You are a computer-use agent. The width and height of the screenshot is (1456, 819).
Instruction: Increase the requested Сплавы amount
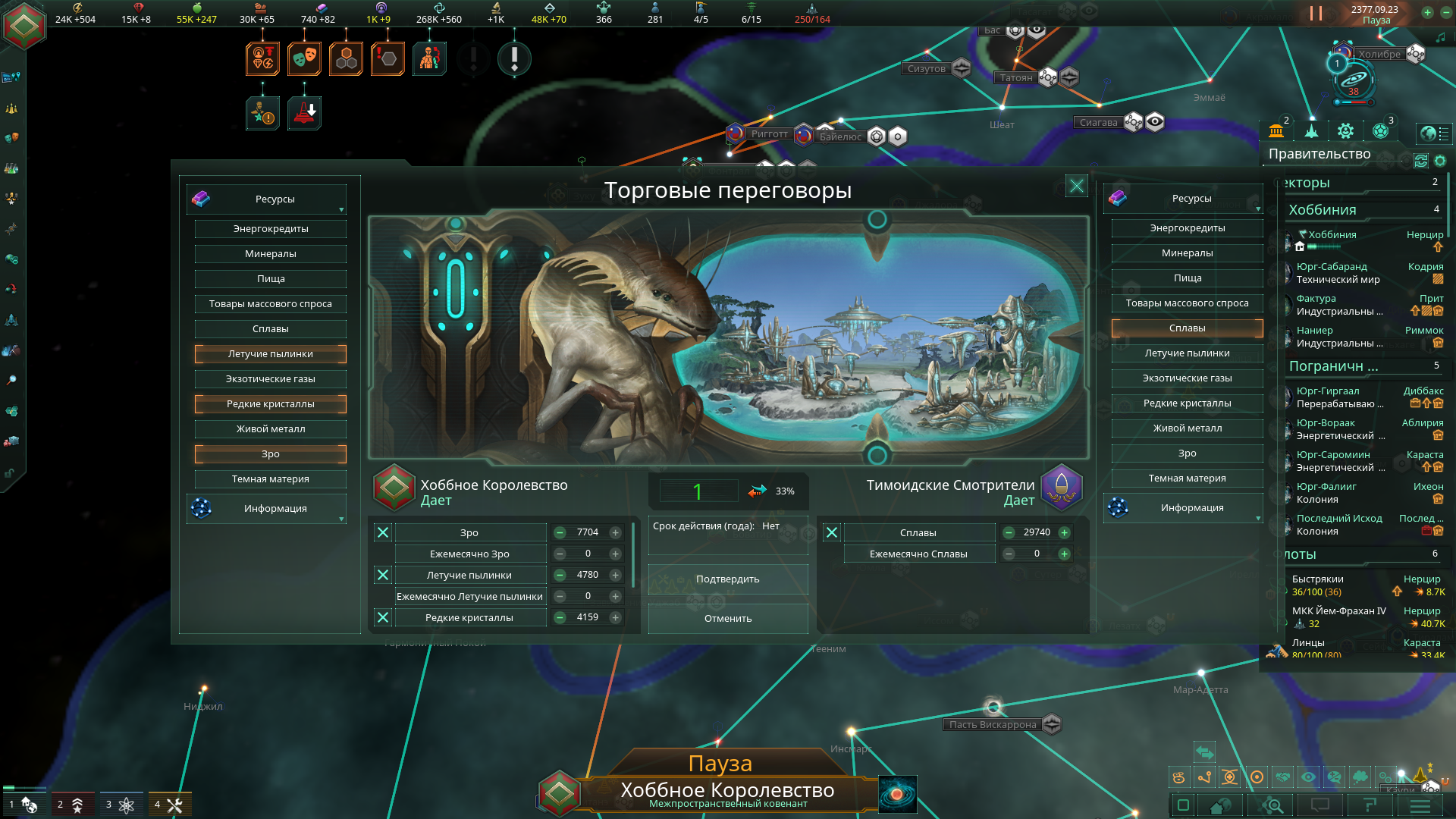click(1065, 533)
